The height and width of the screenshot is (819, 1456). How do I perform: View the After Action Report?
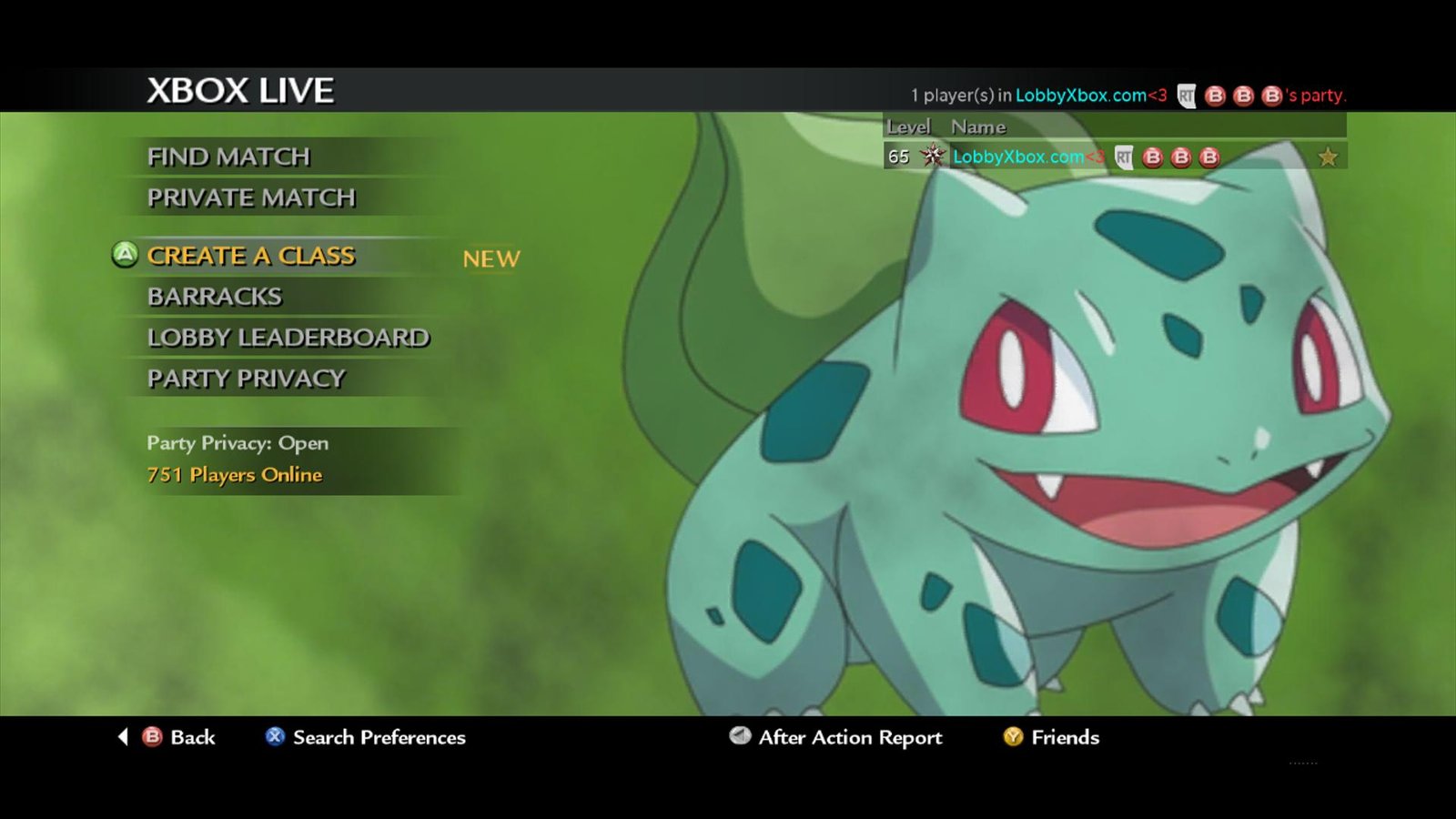[836, 737]
